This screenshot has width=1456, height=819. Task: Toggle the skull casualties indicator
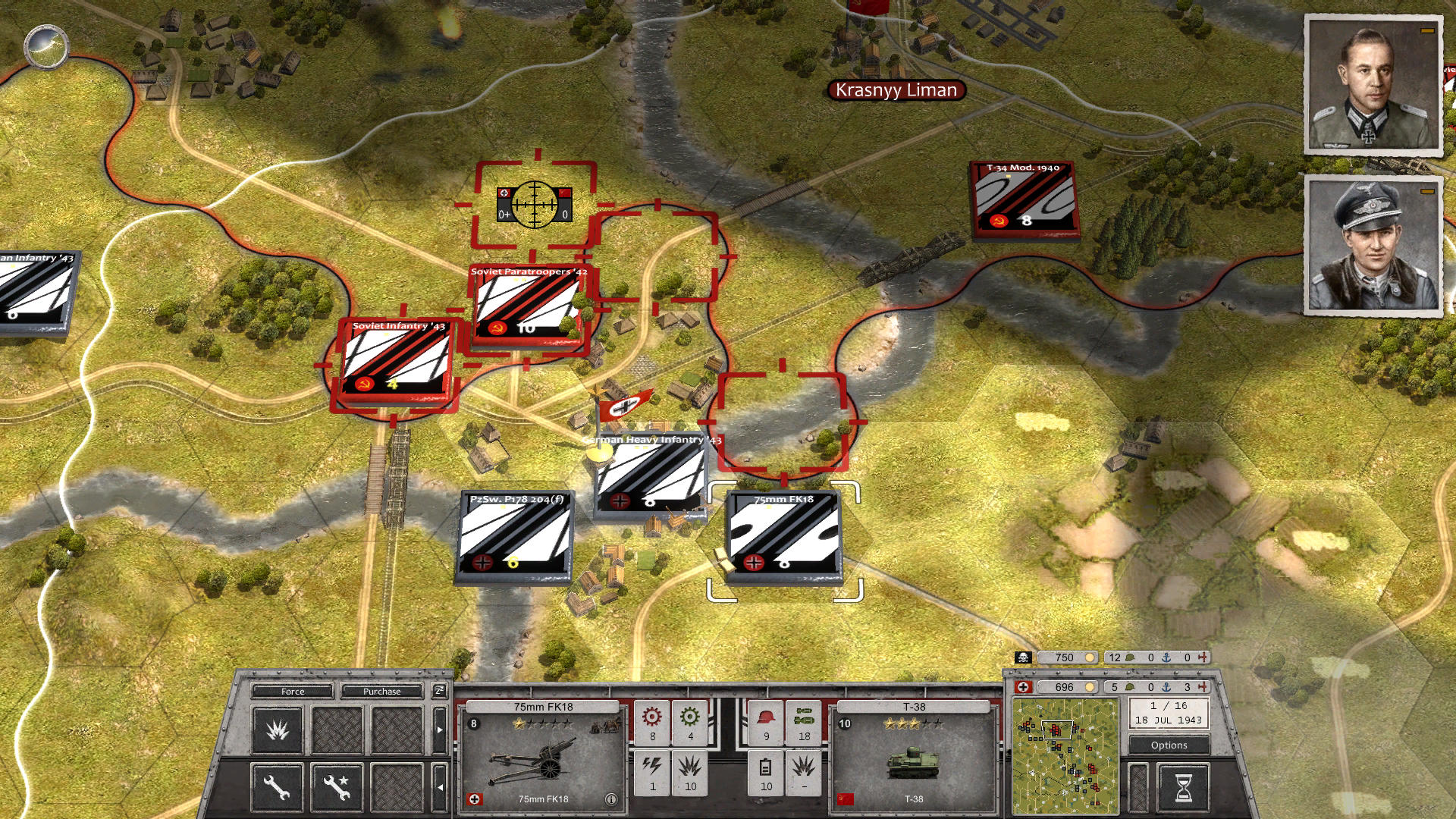[1022, 657]
